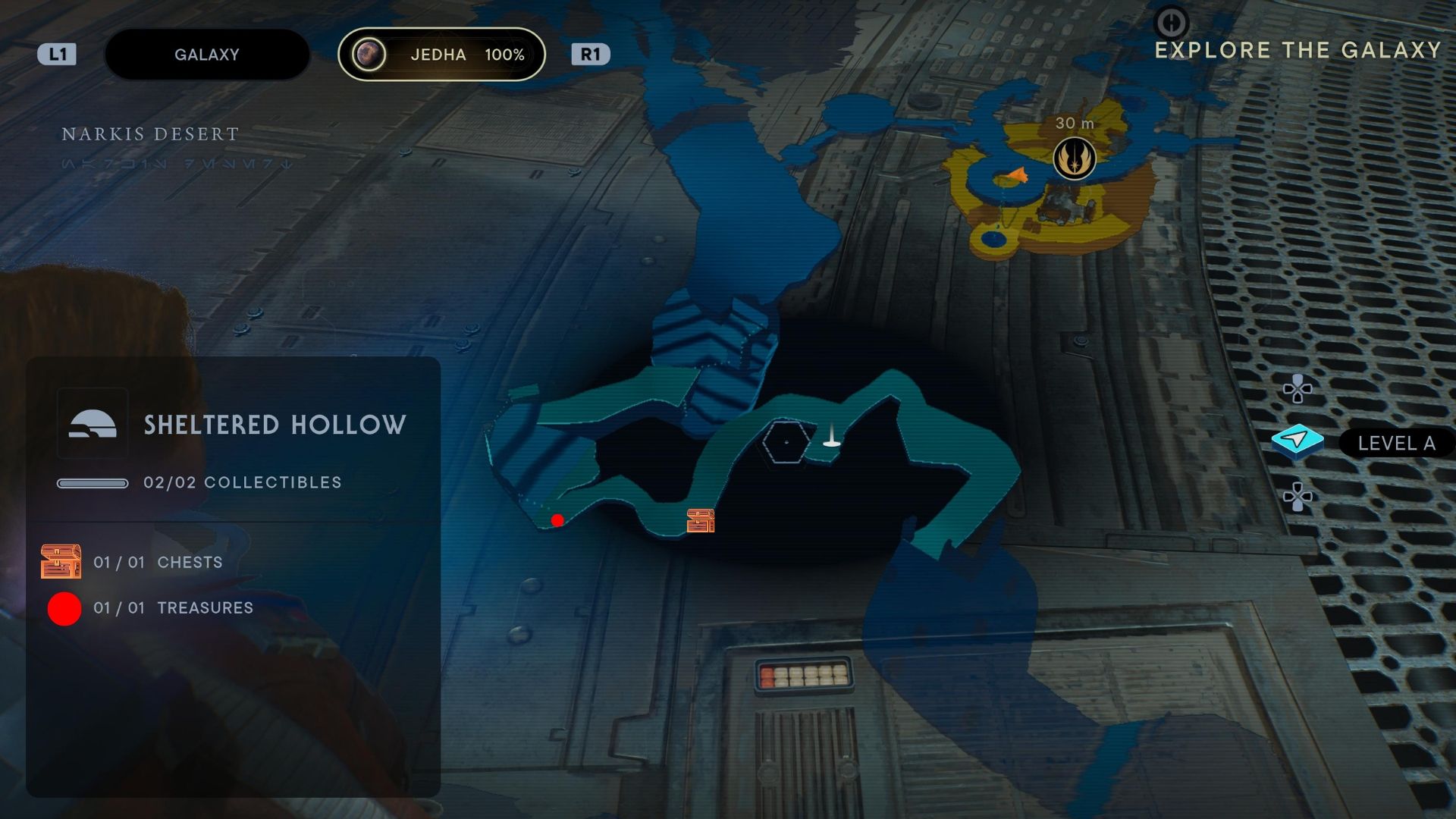Select the red treasure dot on the map
1456x819 pixels.
[x=558, y=520]
